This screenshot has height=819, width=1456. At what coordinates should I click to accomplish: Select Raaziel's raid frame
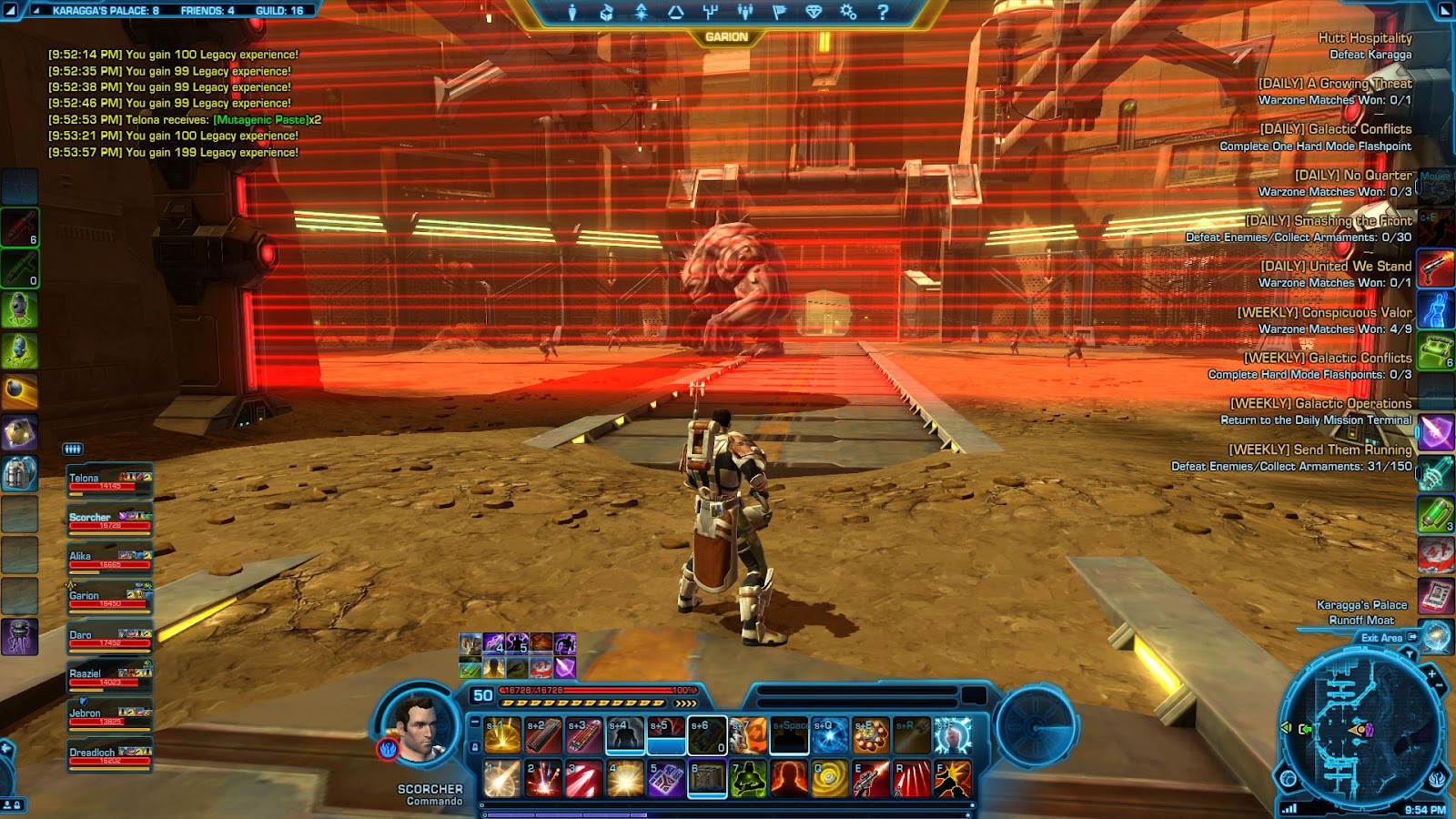[109, 678]
